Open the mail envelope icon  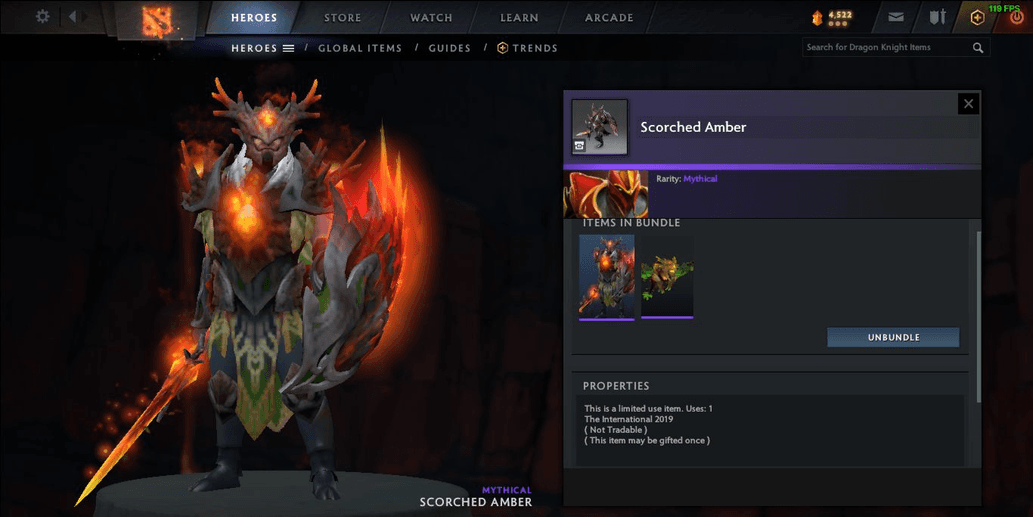895,17
